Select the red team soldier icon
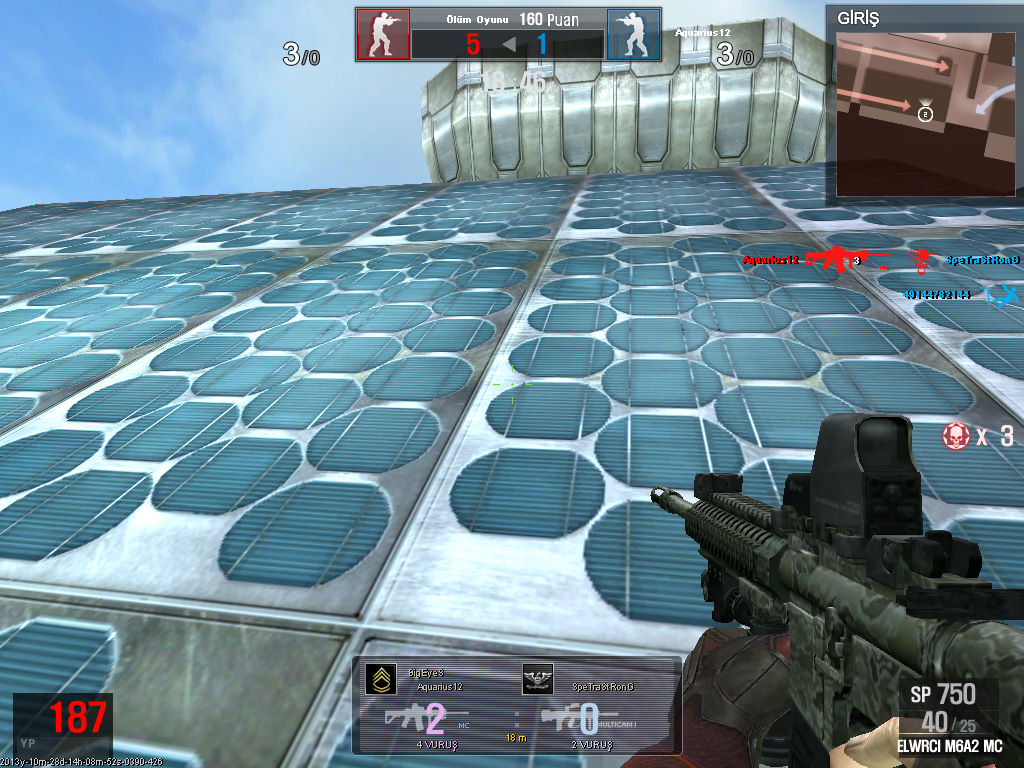 coord(383,35)
